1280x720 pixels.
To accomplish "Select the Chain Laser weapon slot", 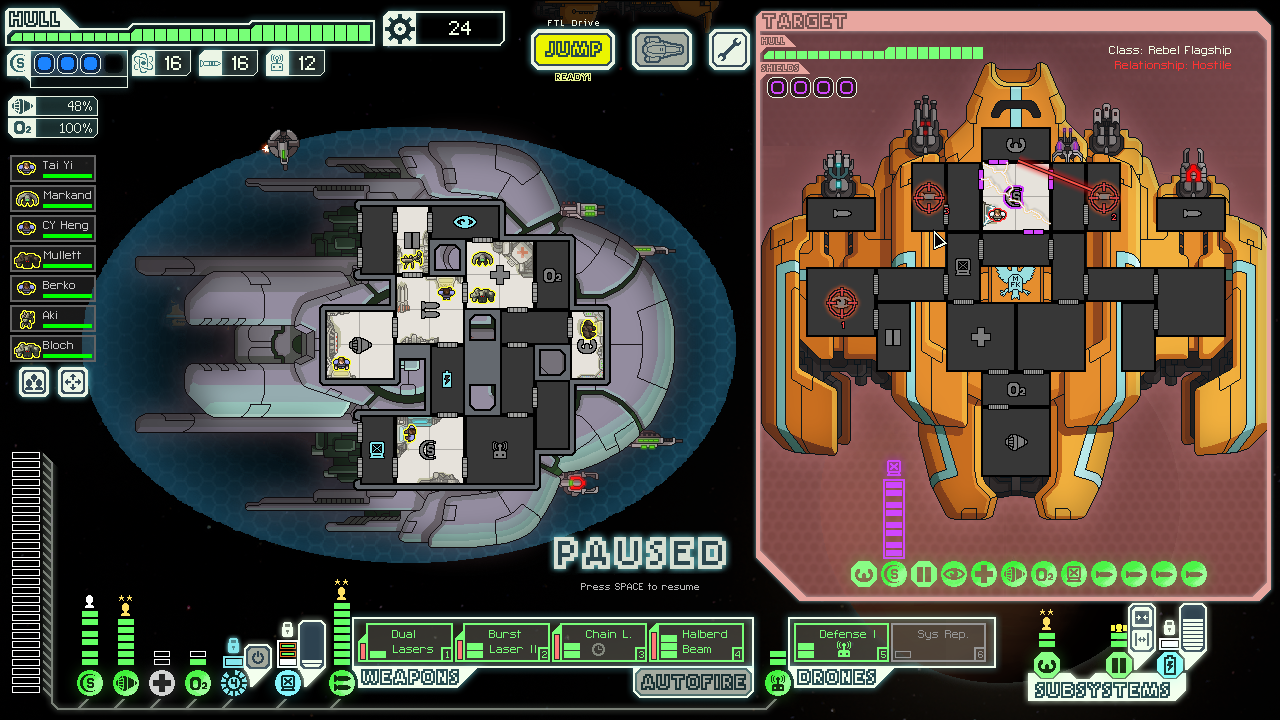I will pyautogui.click(x=601, y=642).
